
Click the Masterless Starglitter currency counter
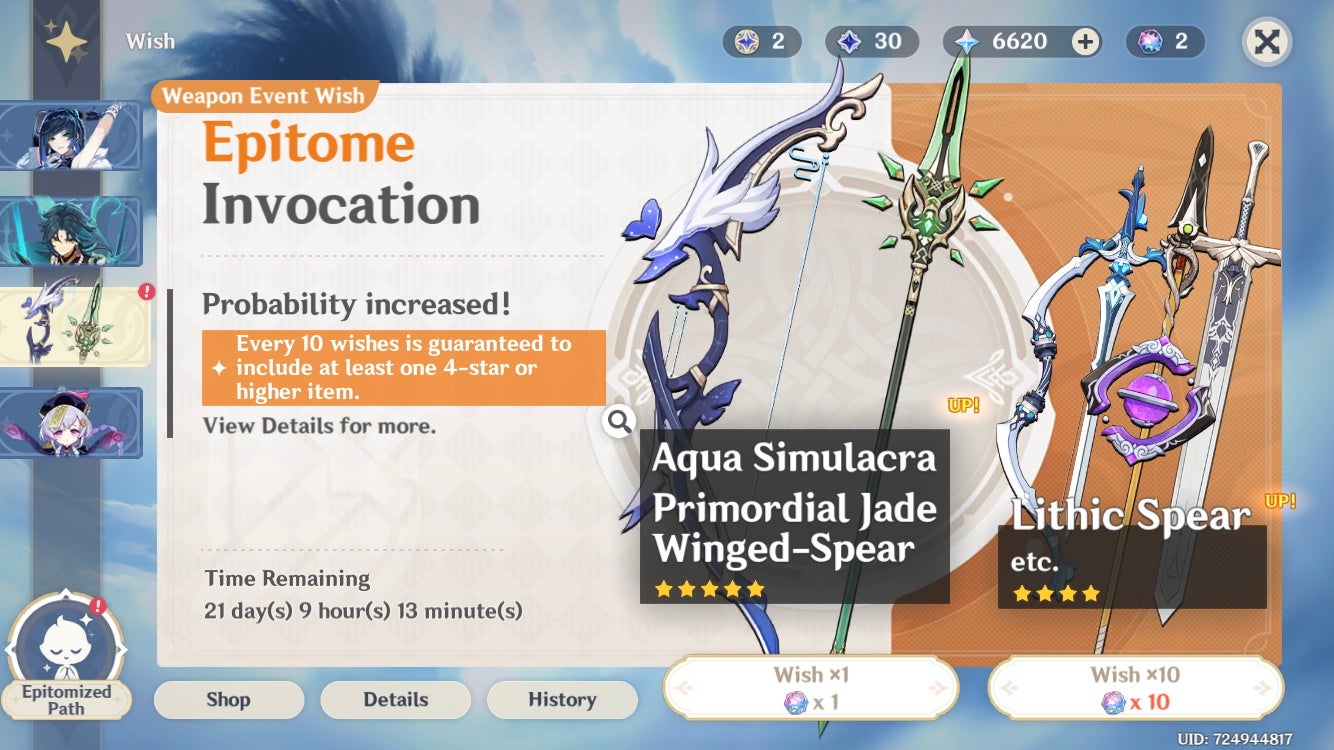pyautogui.click(x=763, y=42)
